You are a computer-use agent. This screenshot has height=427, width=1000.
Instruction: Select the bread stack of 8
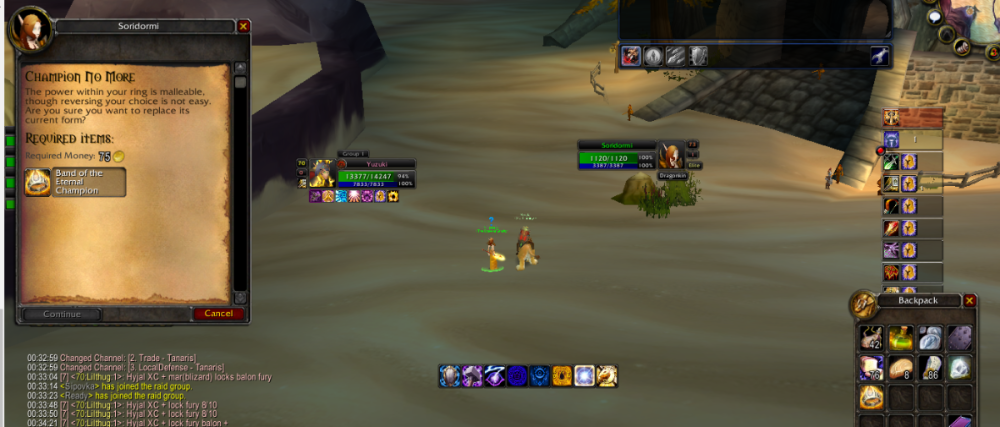[899, 368]
